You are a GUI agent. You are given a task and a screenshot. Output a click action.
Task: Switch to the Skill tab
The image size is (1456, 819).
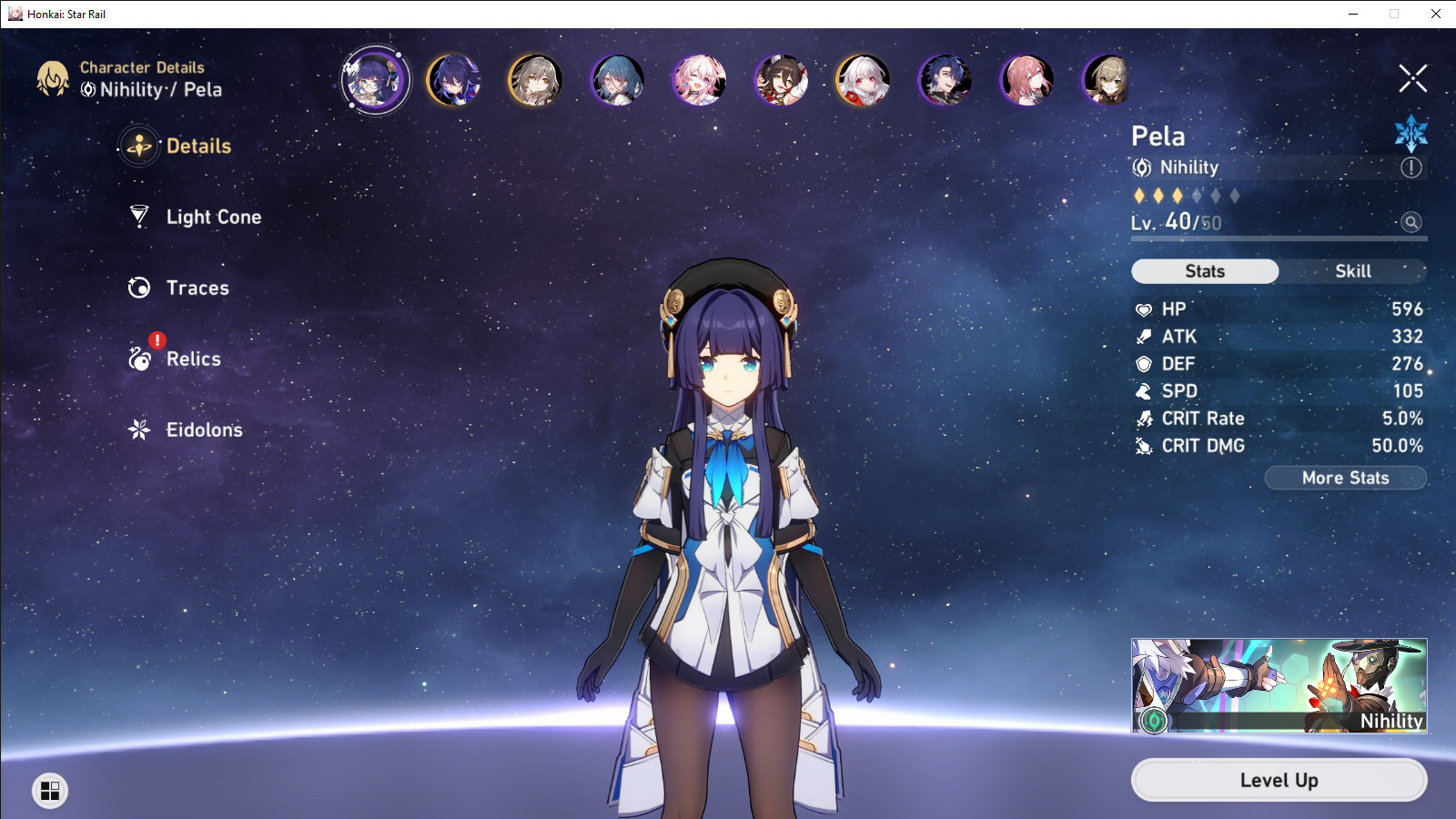coord(1355,270)
